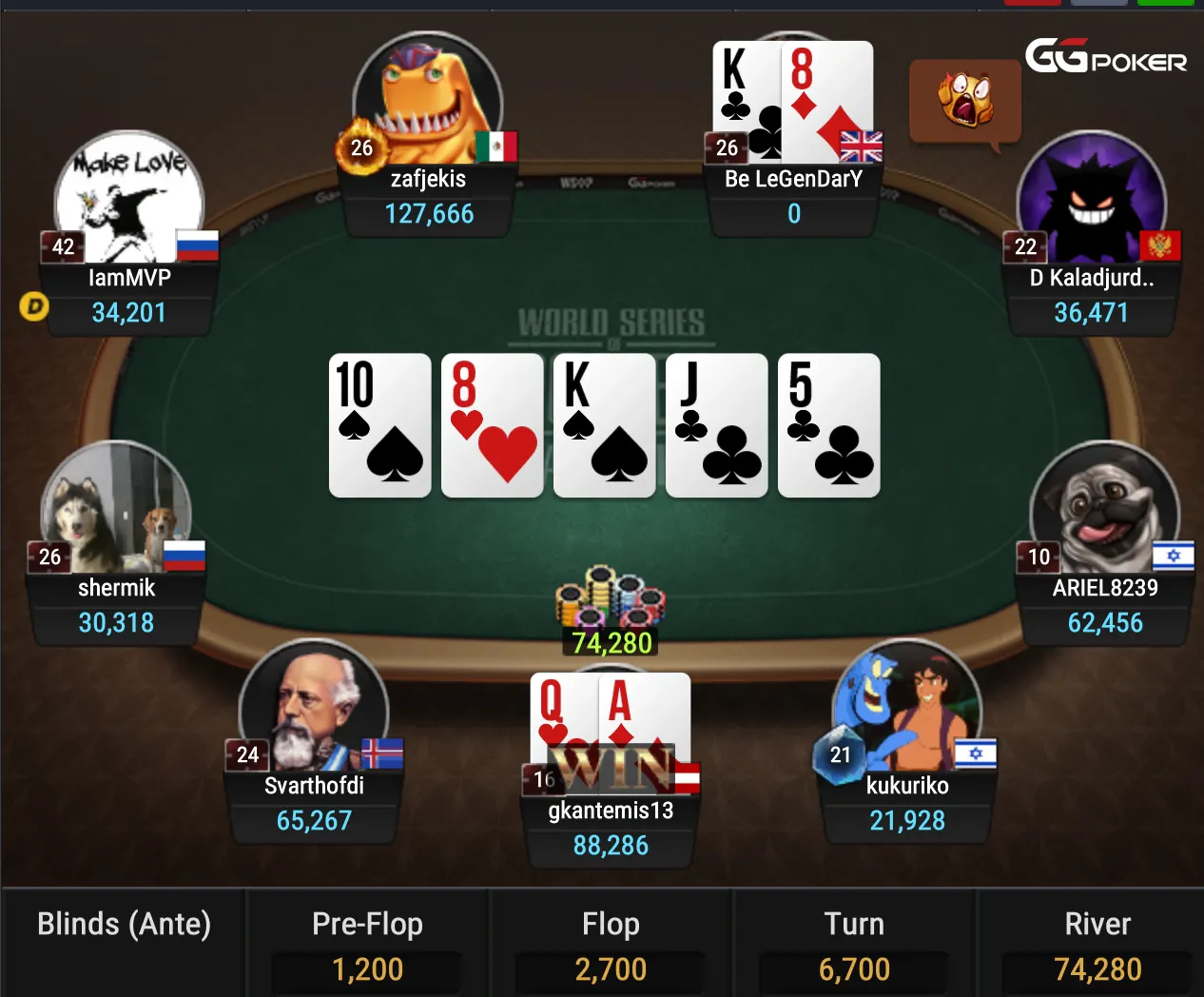Switch to the Flop stage

611,943
